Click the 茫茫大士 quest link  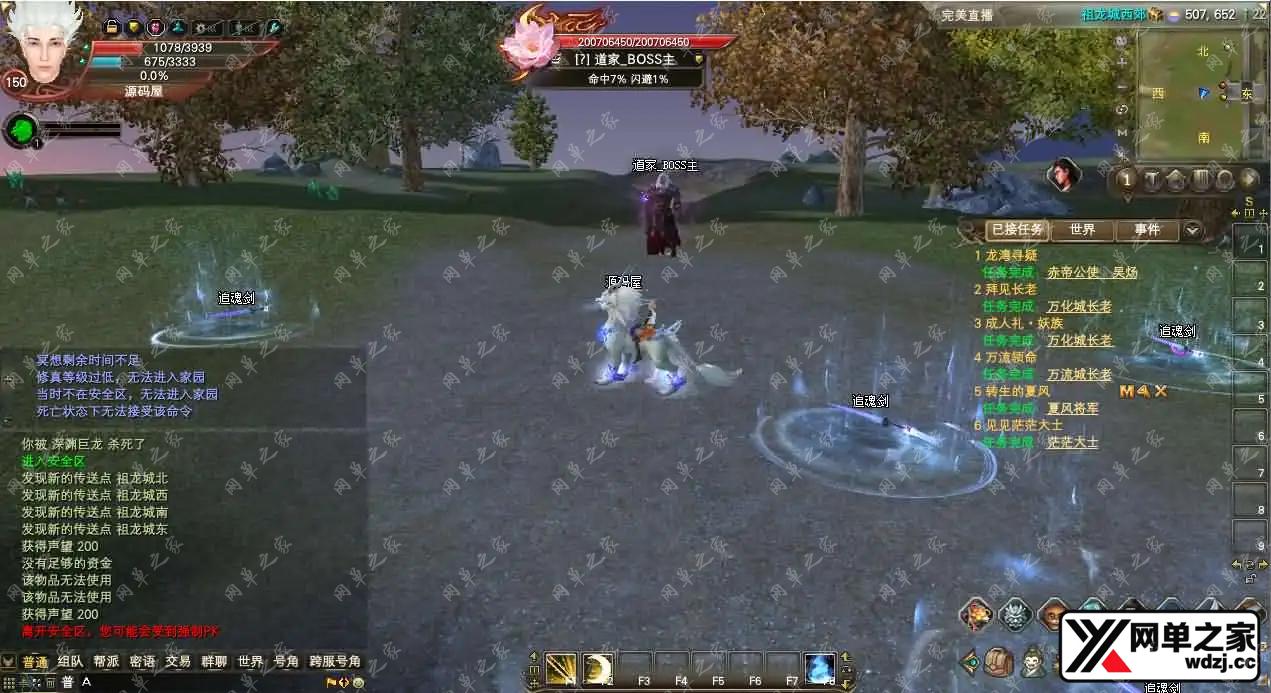click(x=1072, y=442)
